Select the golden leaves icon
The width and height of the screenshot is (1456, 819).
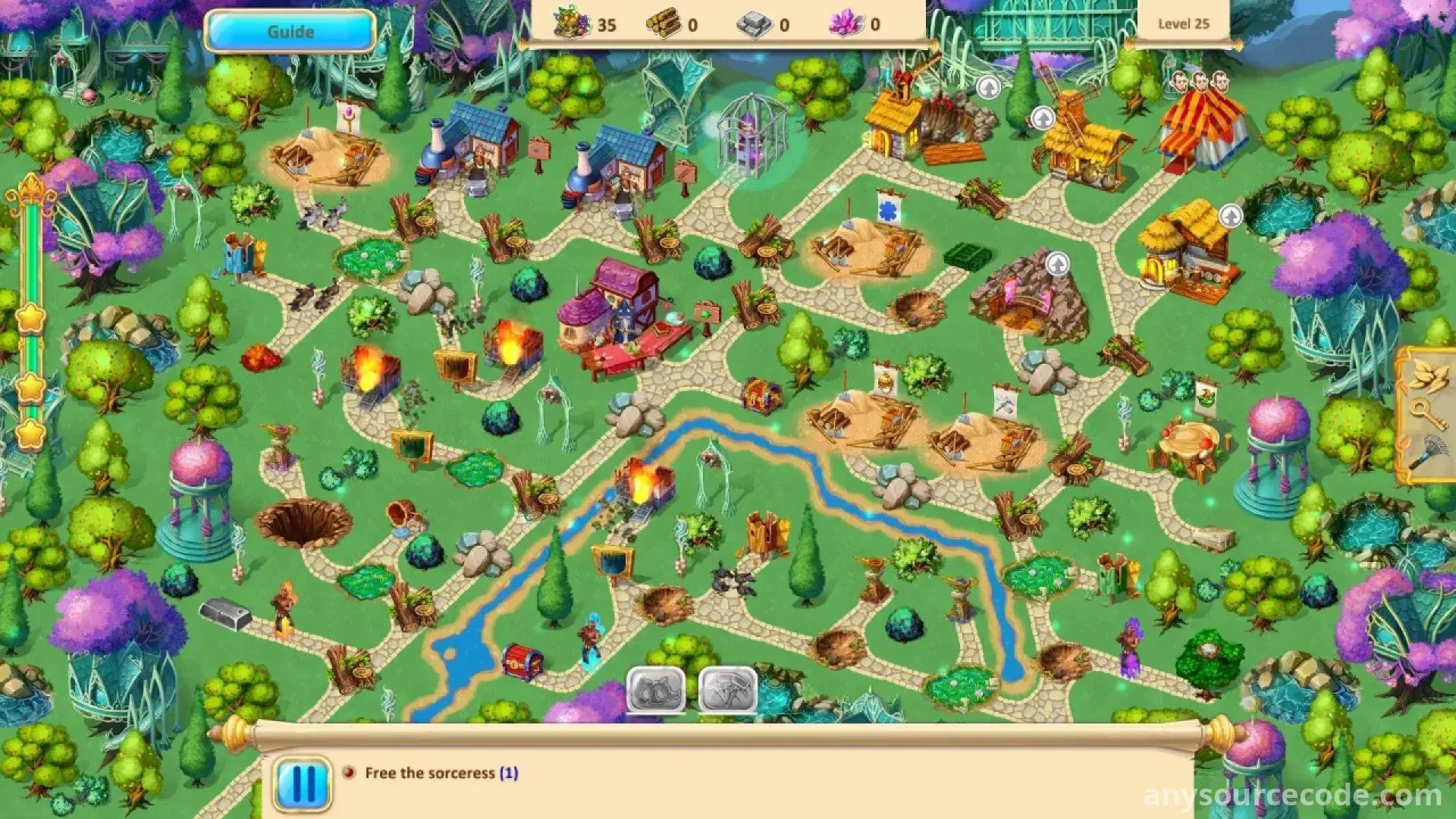pyautogui.click(x=1428, y=376)
